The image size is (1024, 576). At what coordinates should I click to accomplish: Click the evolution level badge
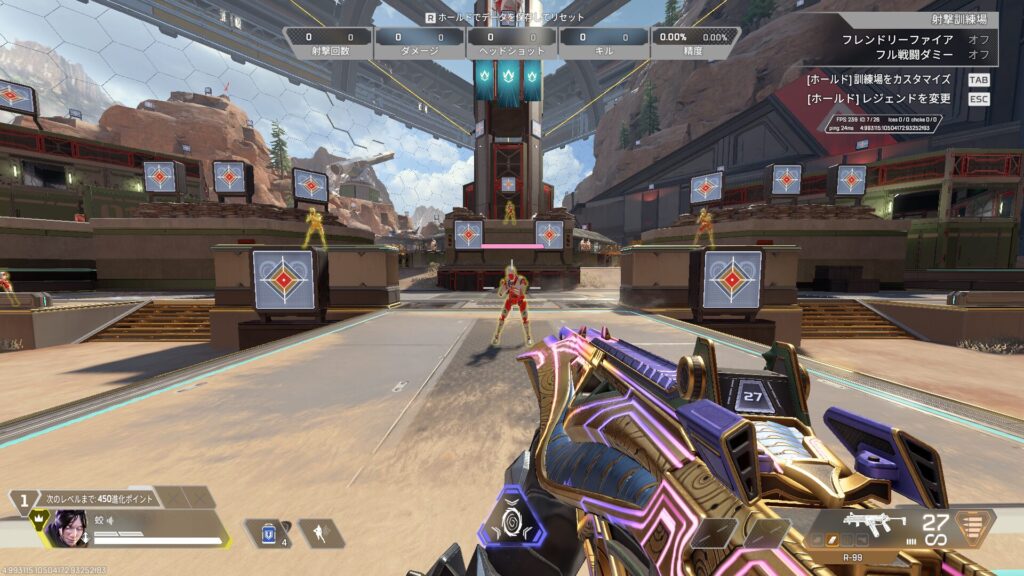[x=23, y=500]
